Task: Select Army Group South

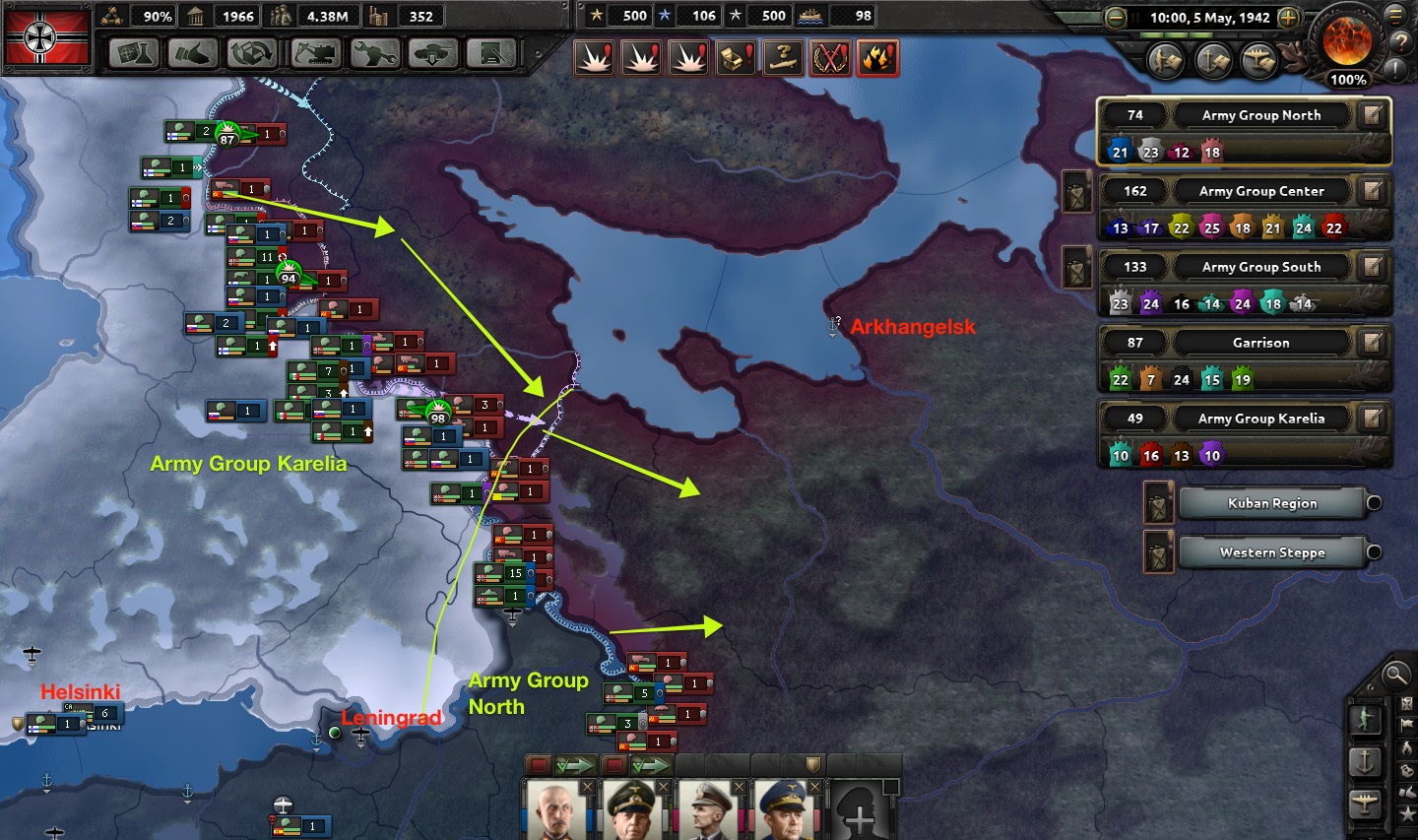Action: (x=1260, y=267)
